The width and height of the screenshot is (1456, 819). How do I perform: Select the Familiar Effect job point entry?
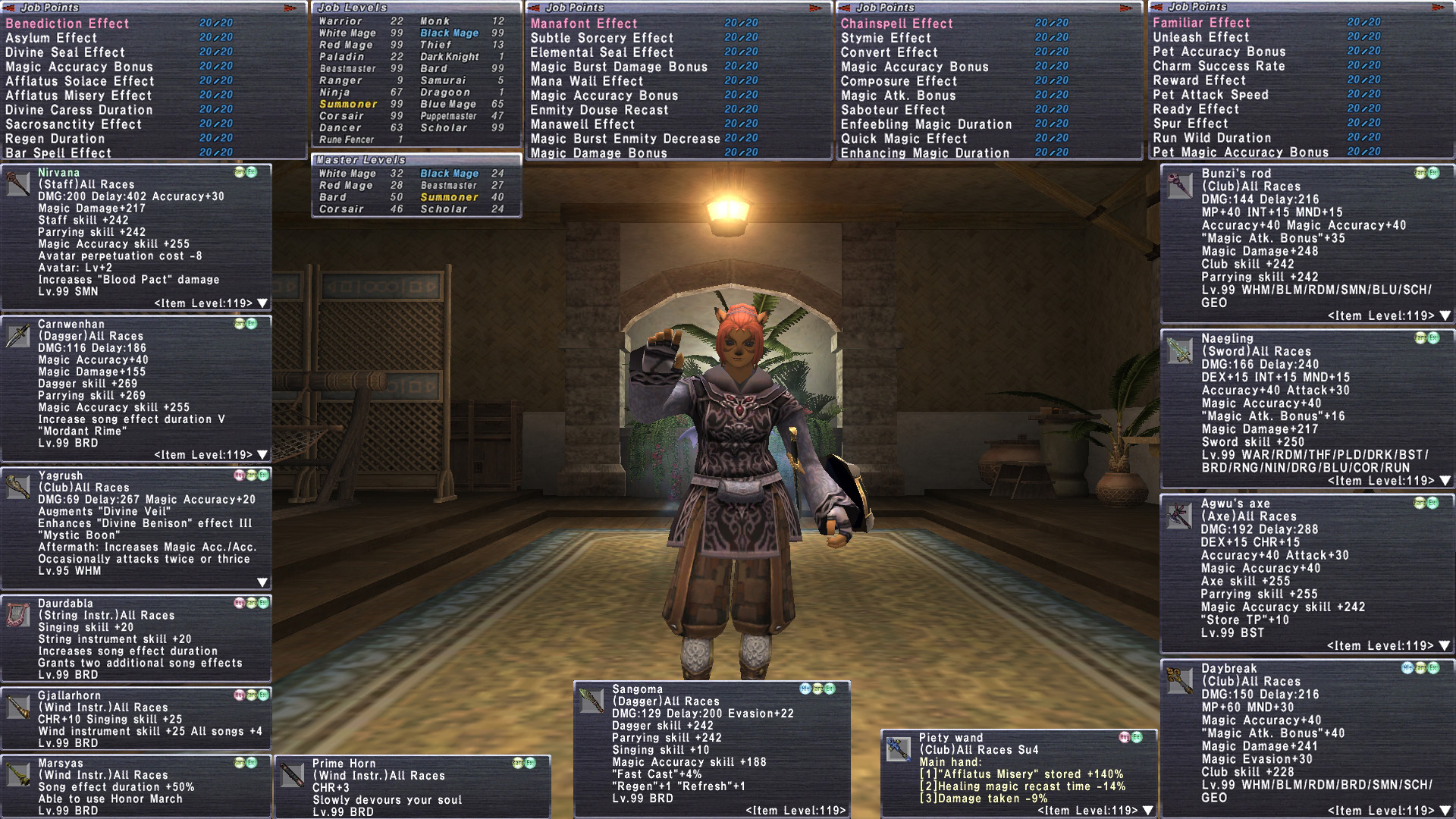pos(1201,23)
